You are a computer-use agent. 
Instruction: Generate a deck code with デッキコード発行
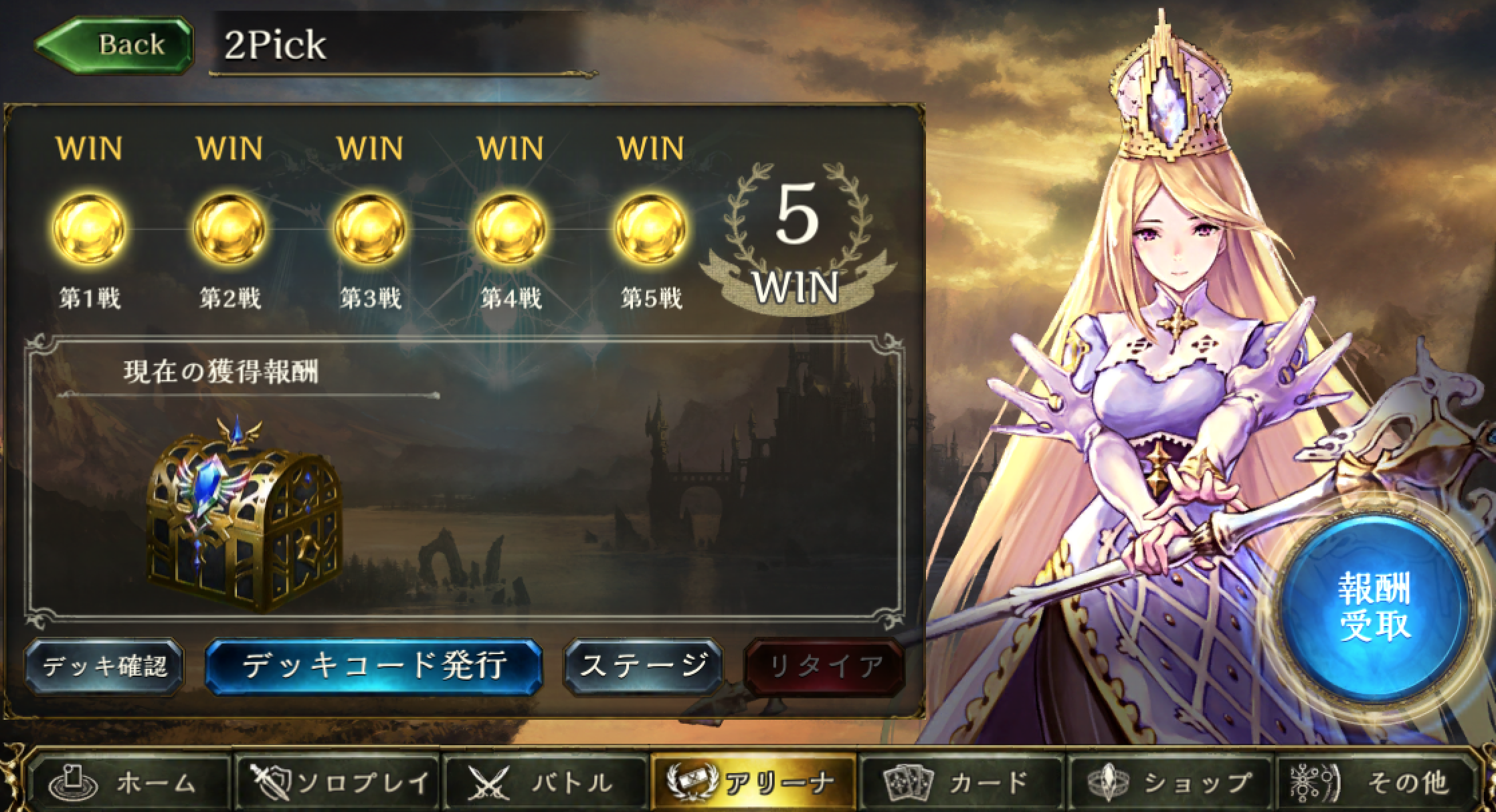pyautogui.click(x=373, y=666)
